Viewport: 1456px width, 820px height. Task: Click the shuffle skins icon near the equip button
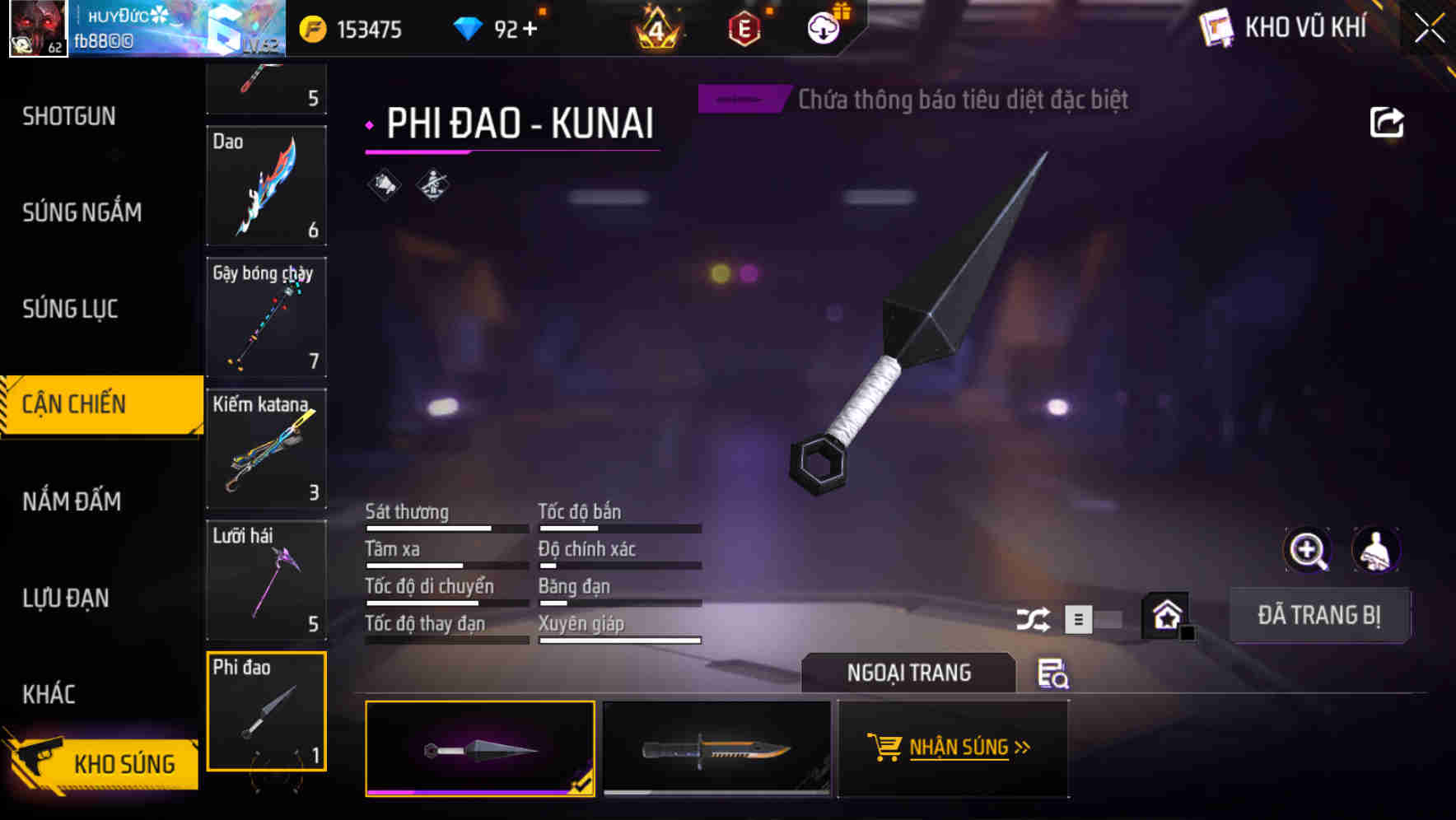pos(1034,617)
